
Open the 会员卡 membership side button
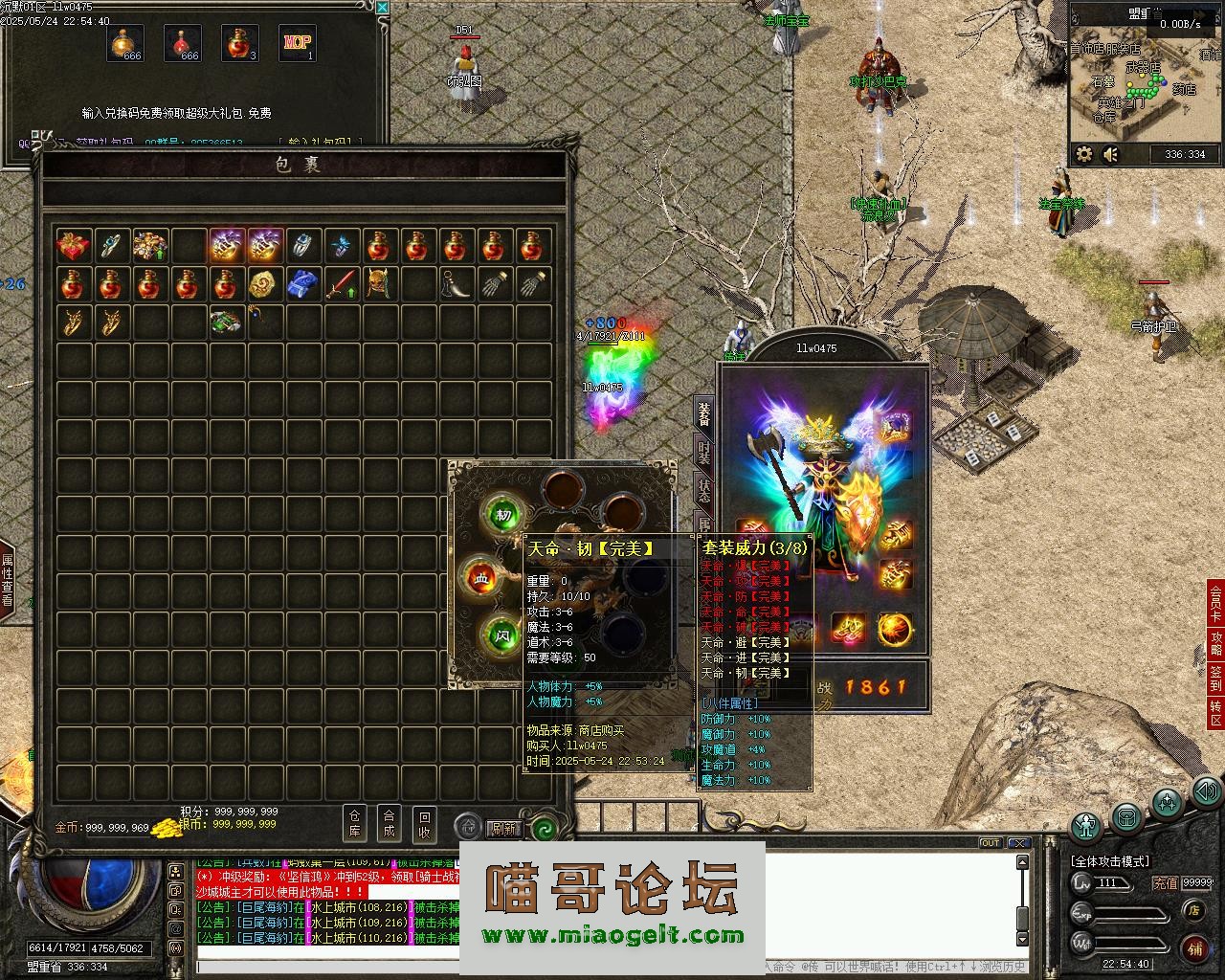coord(1215,603)
